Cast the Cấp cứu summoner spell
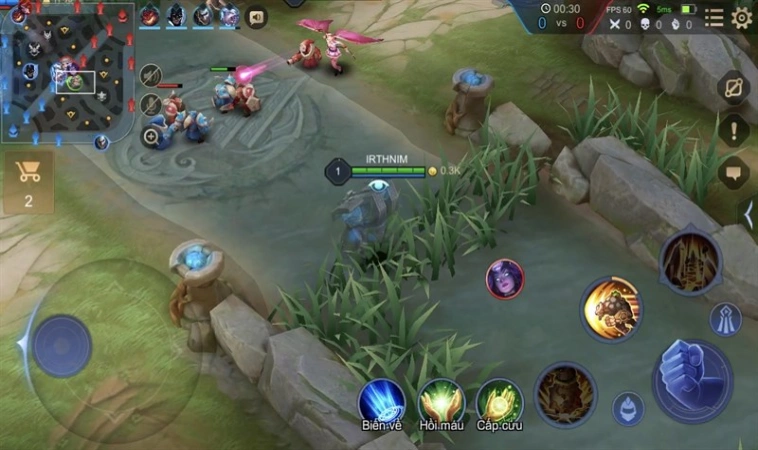This screenshot has width=758, height=450. tap(499, 401)
